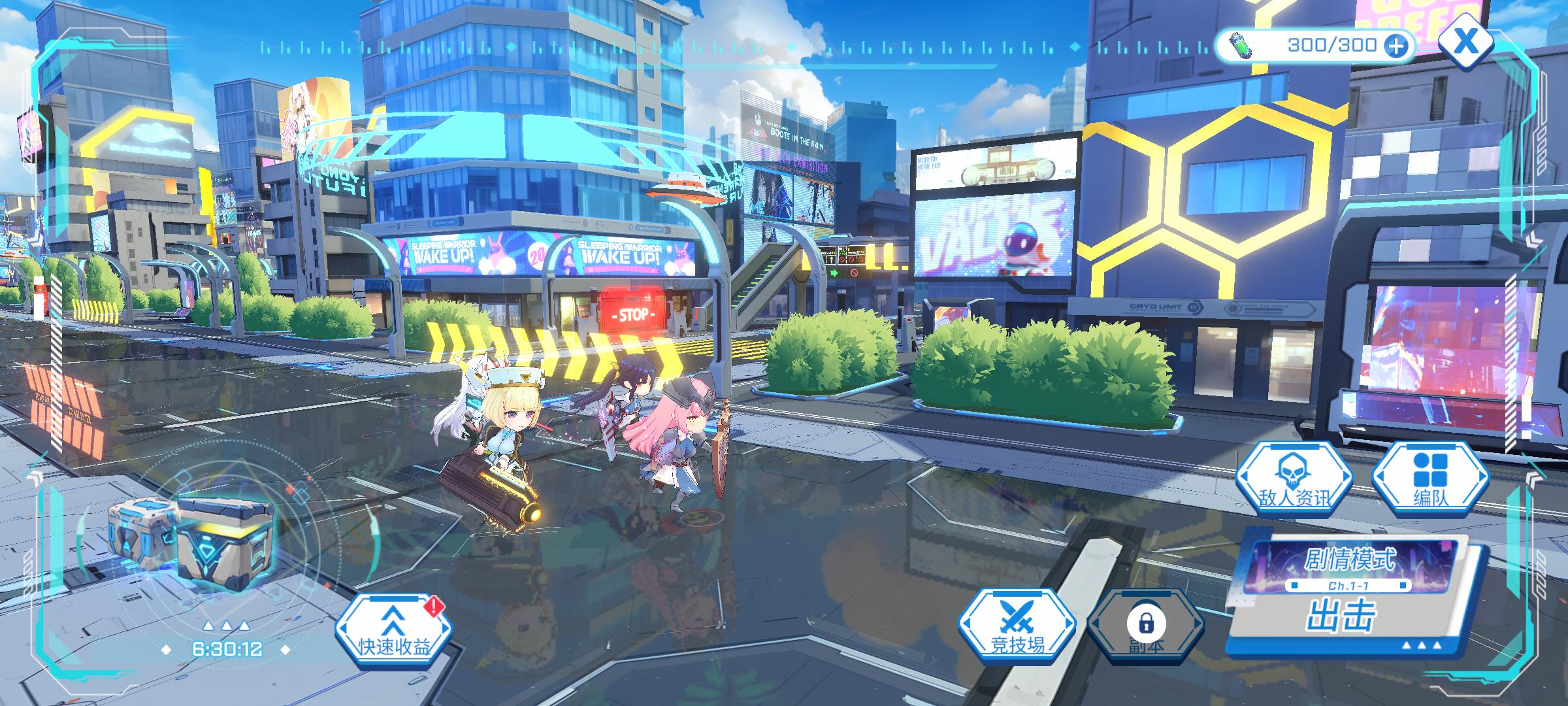
Task: Collect 快速收益 quick rewards
Action: (x=393, y=629)
